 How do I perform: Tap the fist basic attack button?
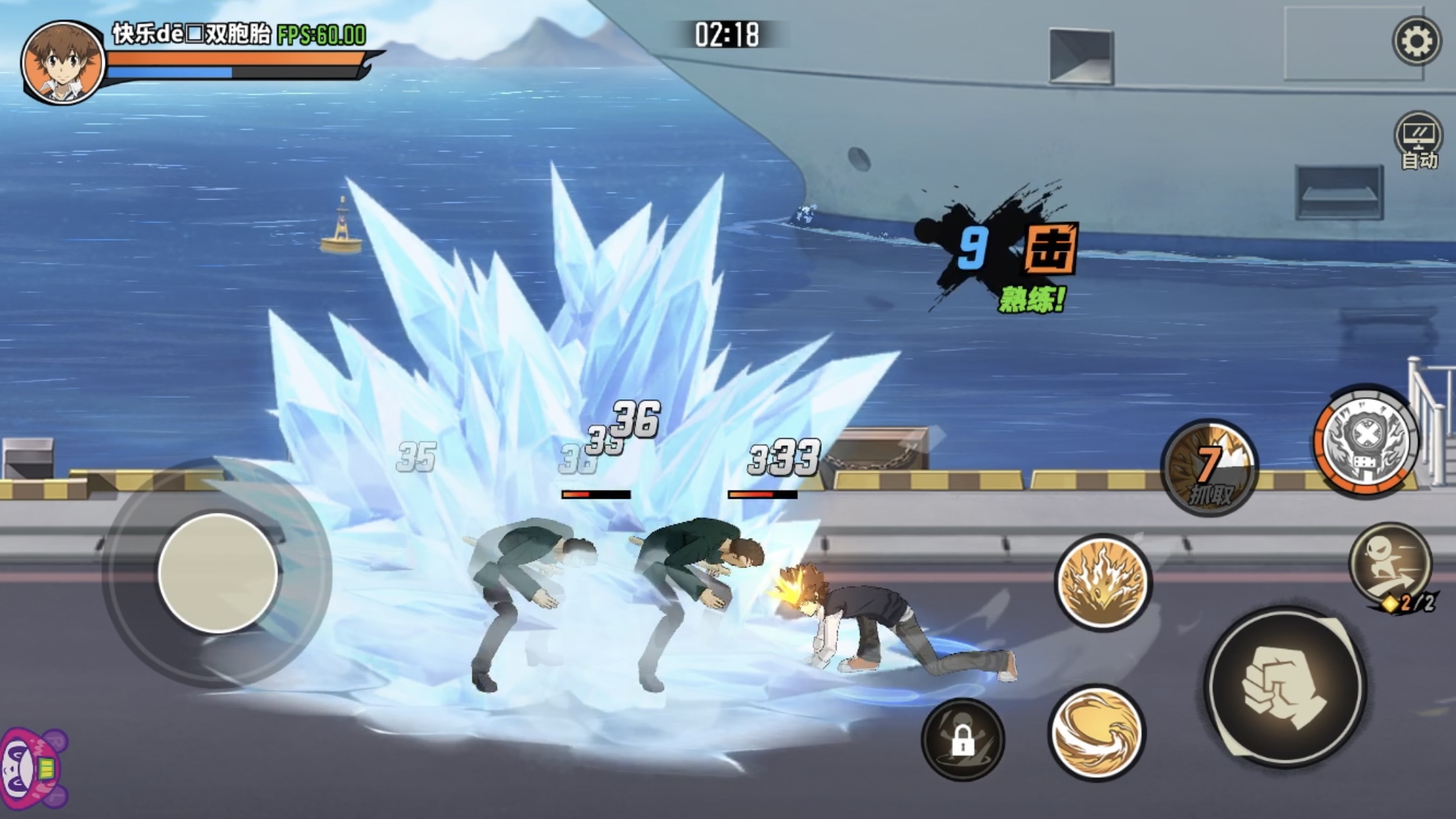(1286, 687)
